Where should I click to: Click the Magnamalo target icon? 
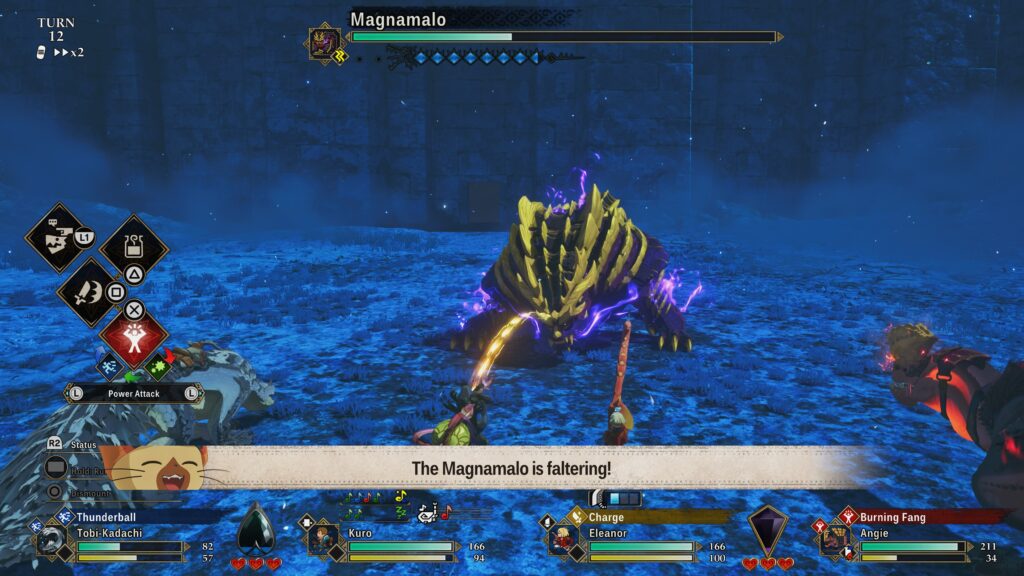tap(324, 44)
